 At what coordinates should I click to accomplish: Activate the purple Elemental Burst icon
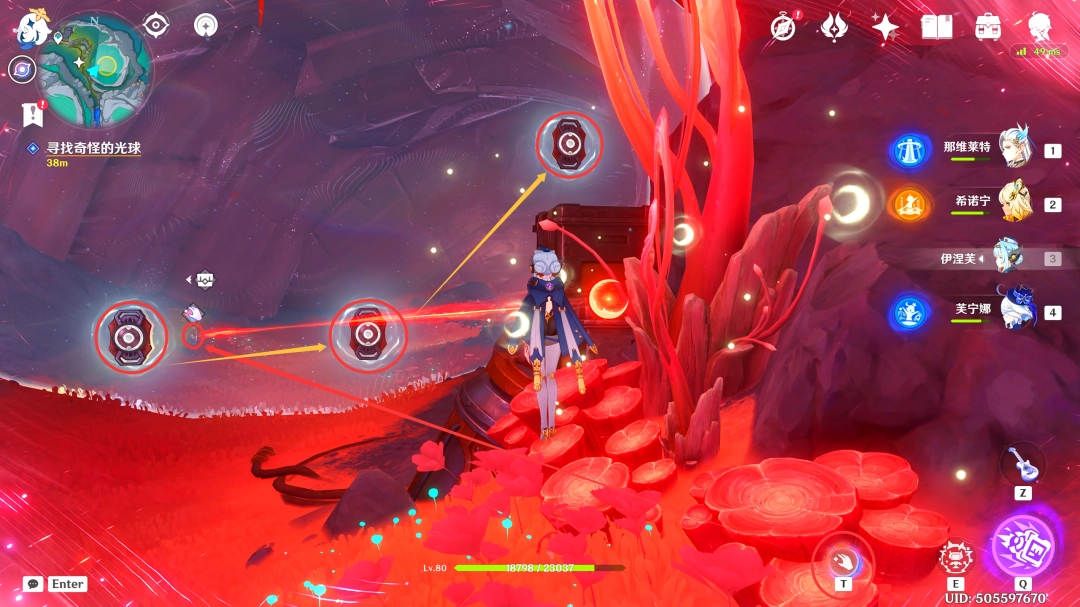1023,546
